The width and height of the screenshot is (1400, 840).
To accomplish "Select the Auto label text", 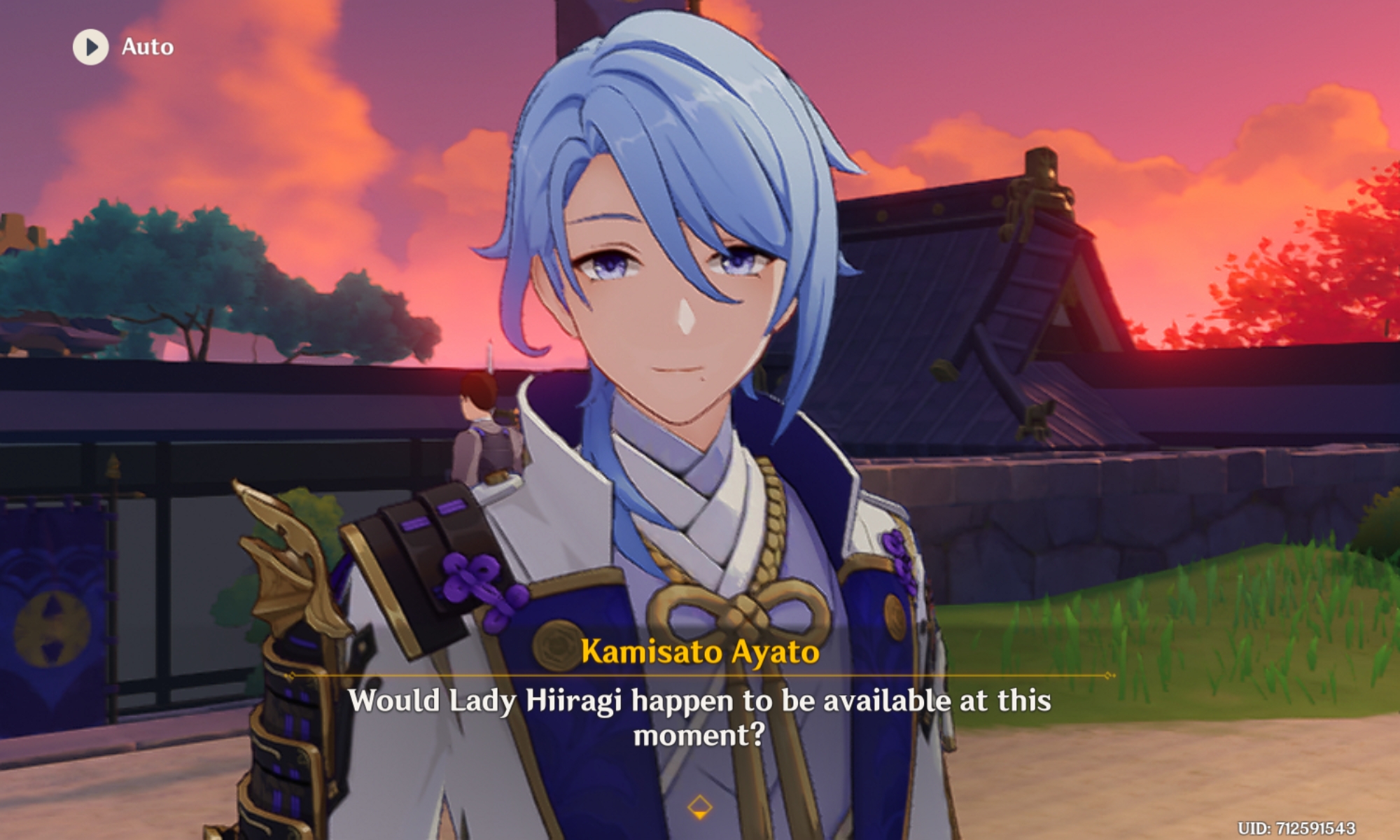I will point(147,48).
